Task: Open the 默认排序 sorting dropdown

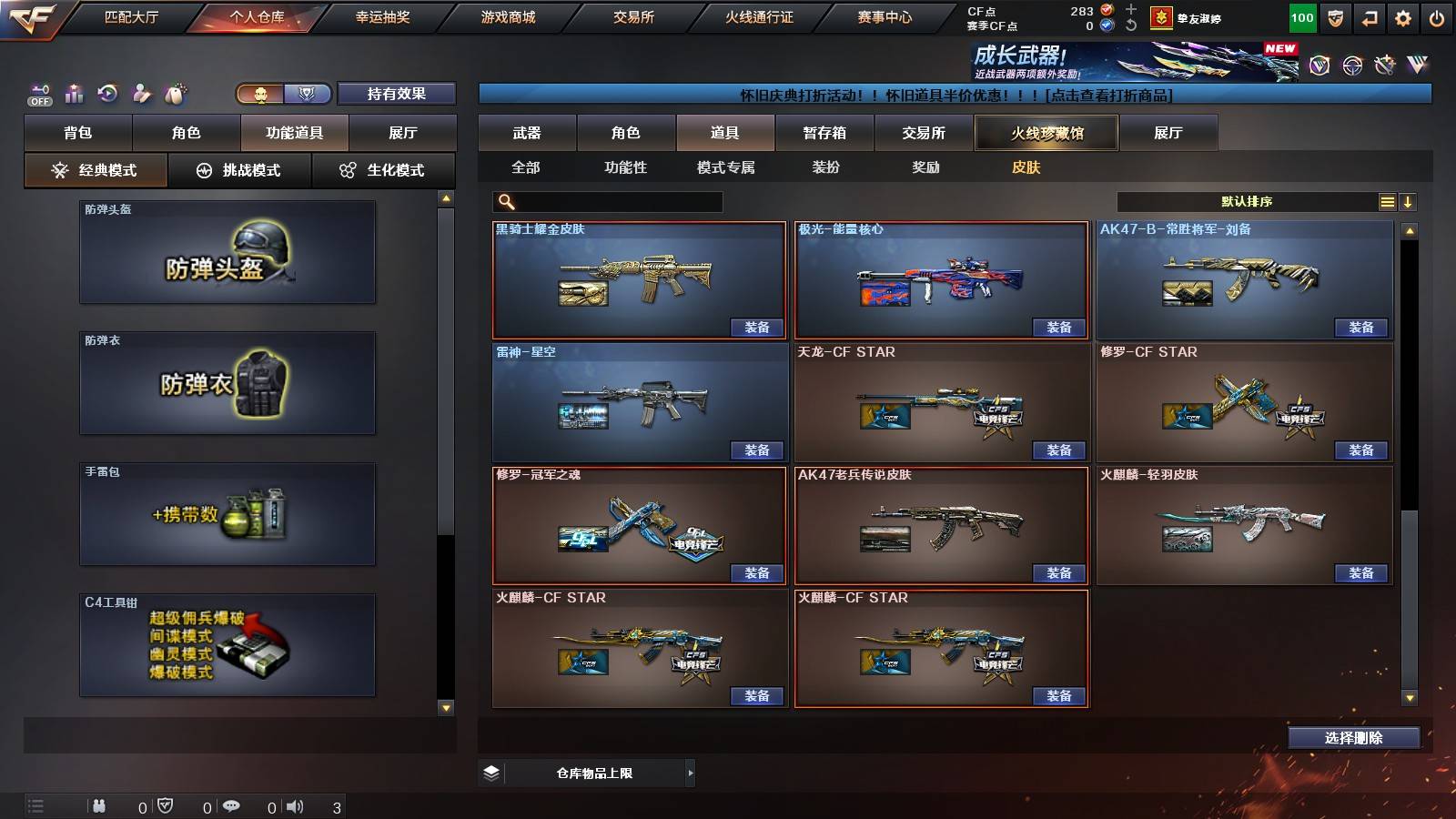Action: click(x=1247, y=201)
